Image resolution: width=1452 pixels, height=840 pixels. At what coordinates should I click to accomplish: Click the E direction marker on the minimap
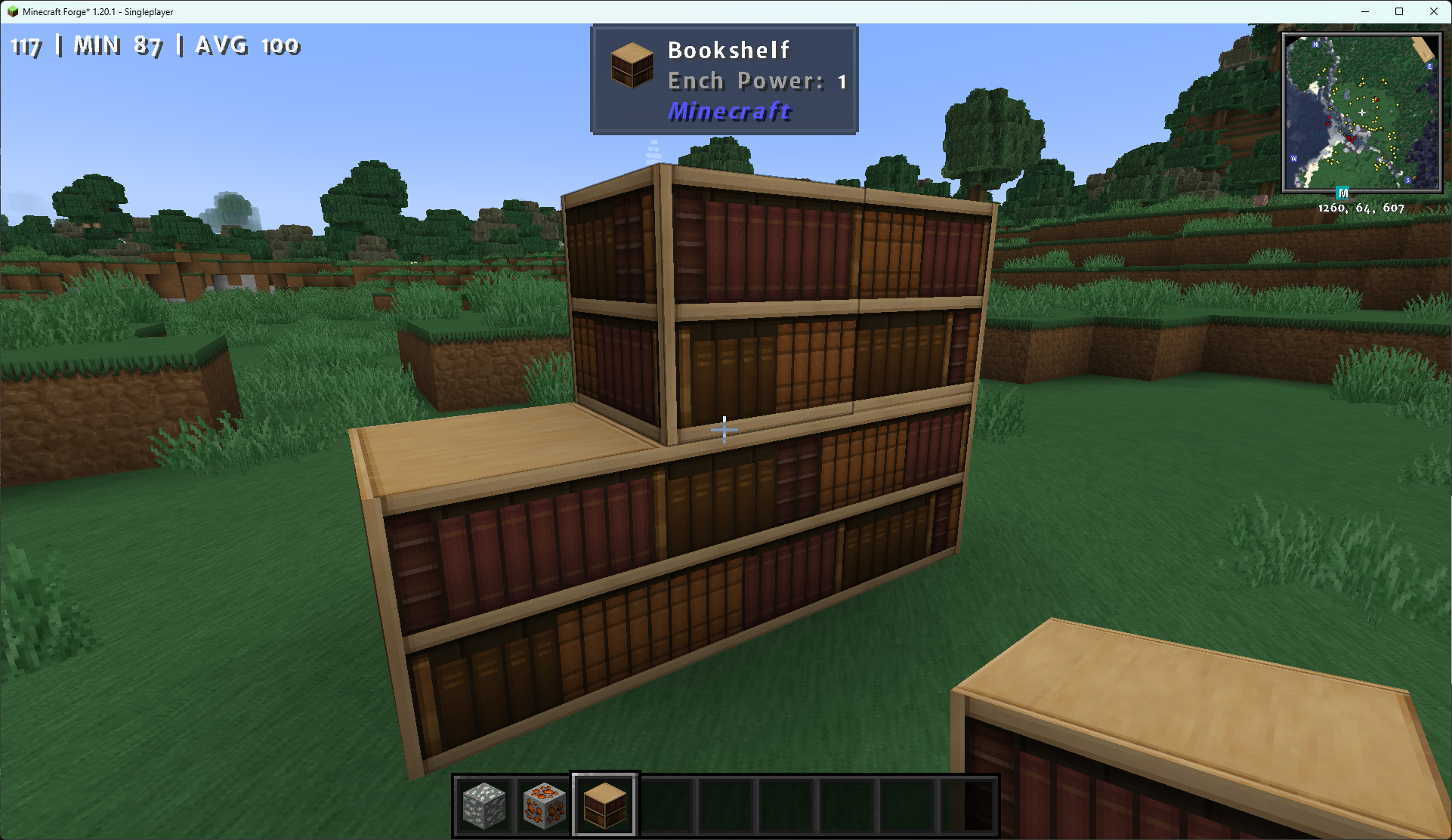click(1429, 66)
